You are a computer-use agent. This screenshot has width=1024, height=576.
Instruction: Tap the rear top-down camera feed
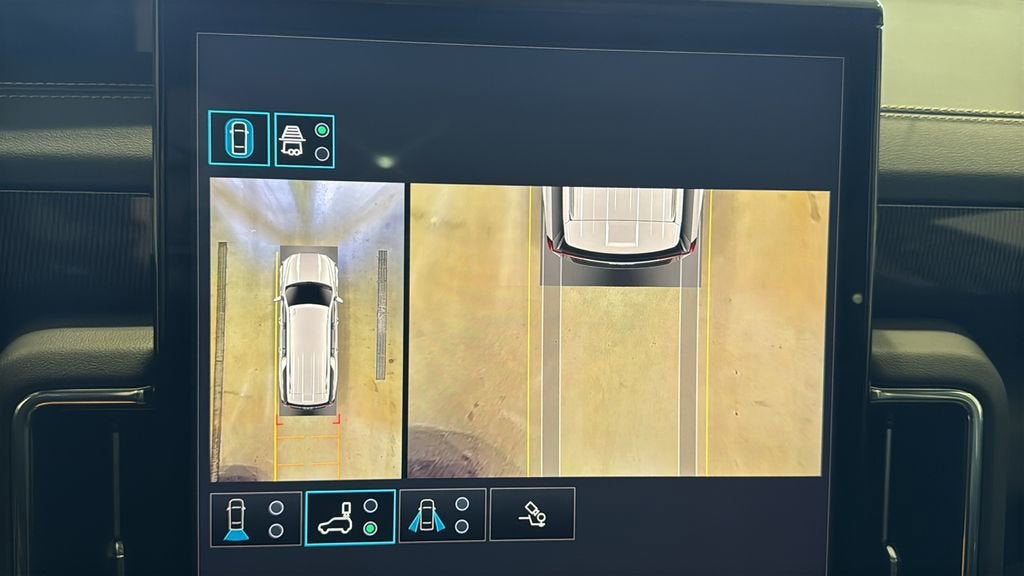(x=619, y=330)
